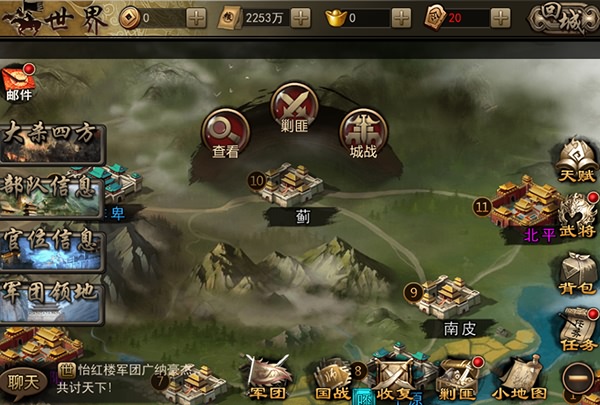Select the round 城战 city battle action
The width and height of the screenshot is (600, 405).
(363, 131)
